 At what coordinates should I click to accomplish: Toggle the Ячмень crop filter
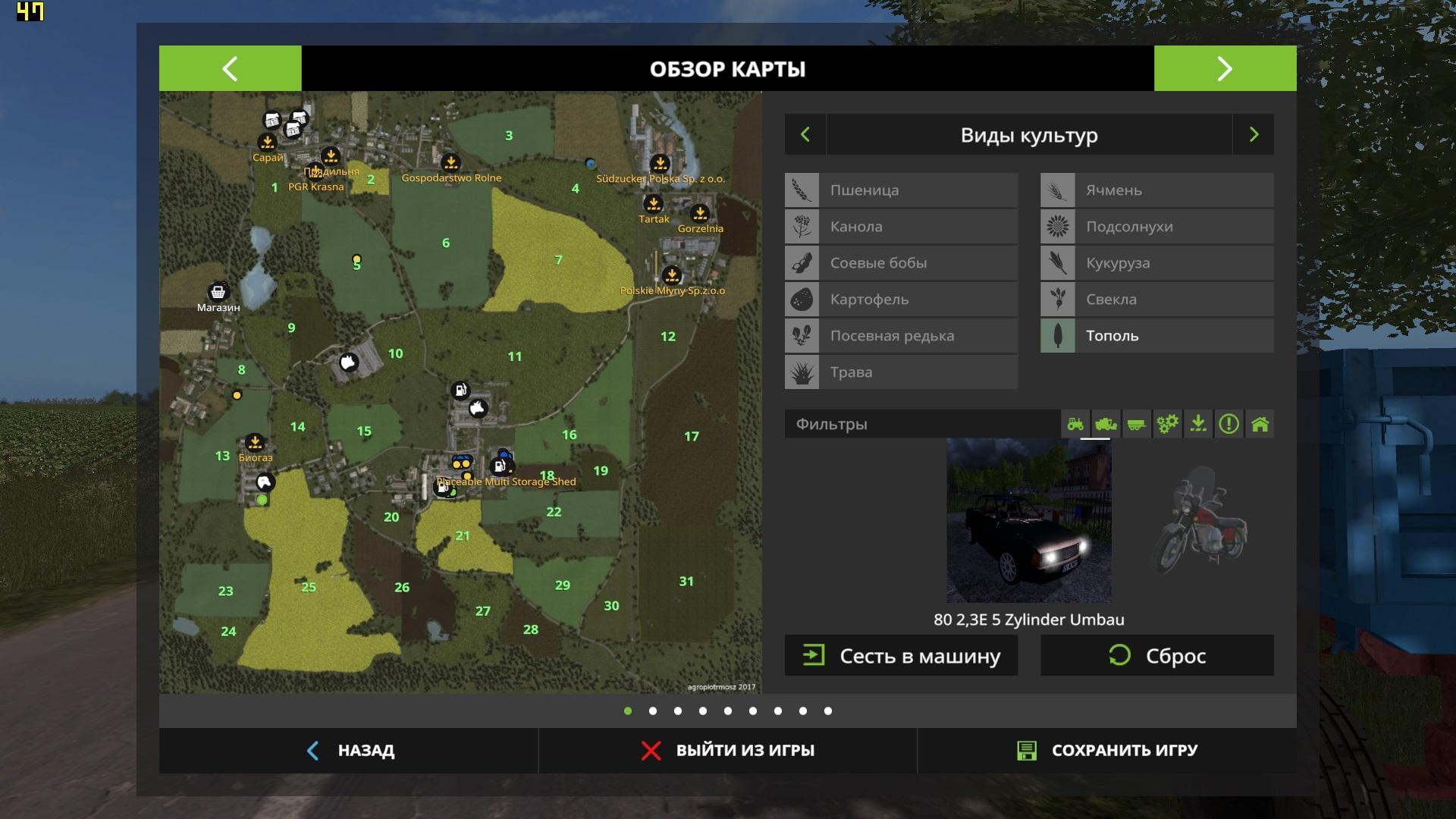click(1156, 190)
